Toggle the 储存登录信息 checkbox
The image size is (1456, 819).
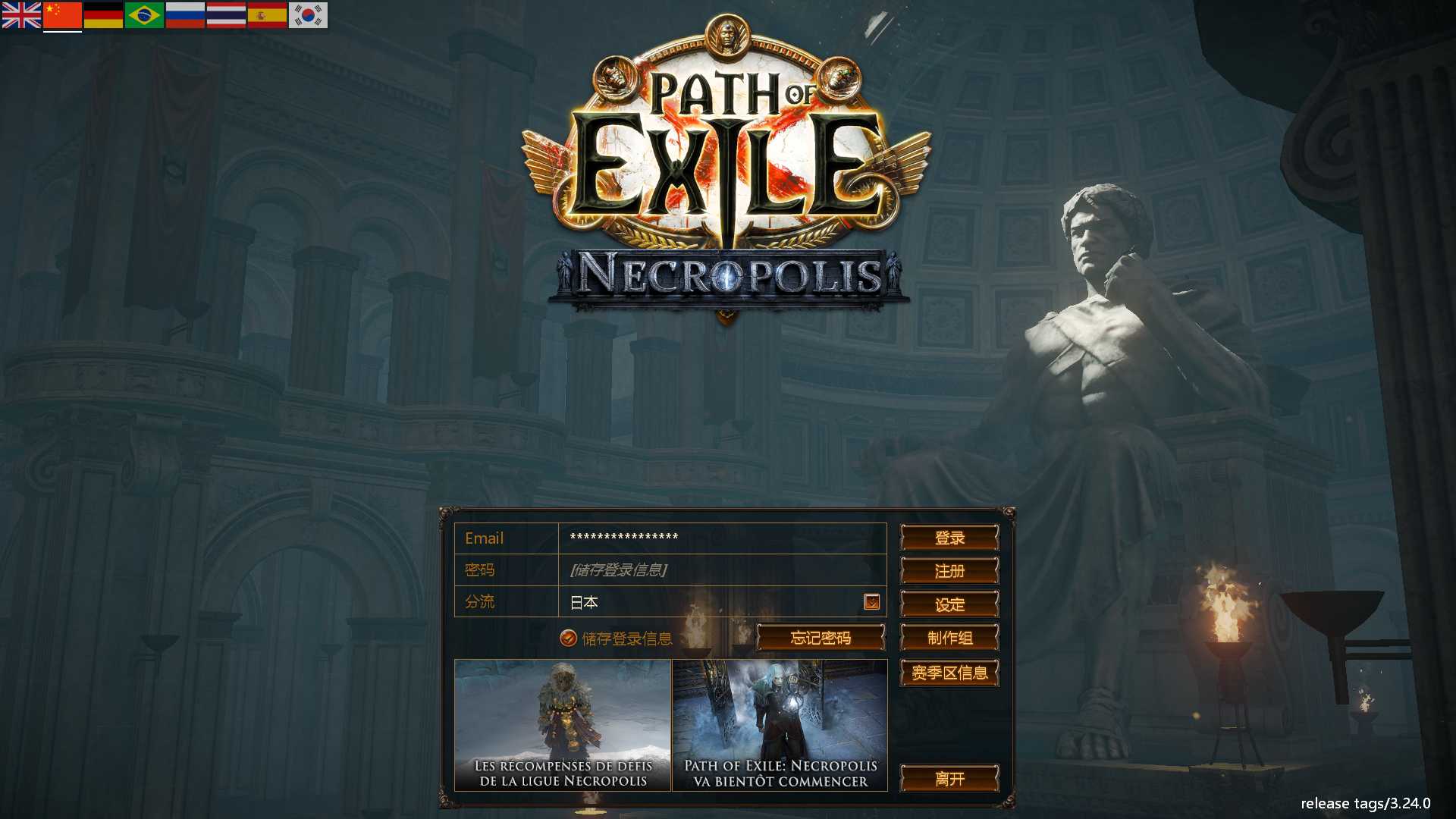568,639
